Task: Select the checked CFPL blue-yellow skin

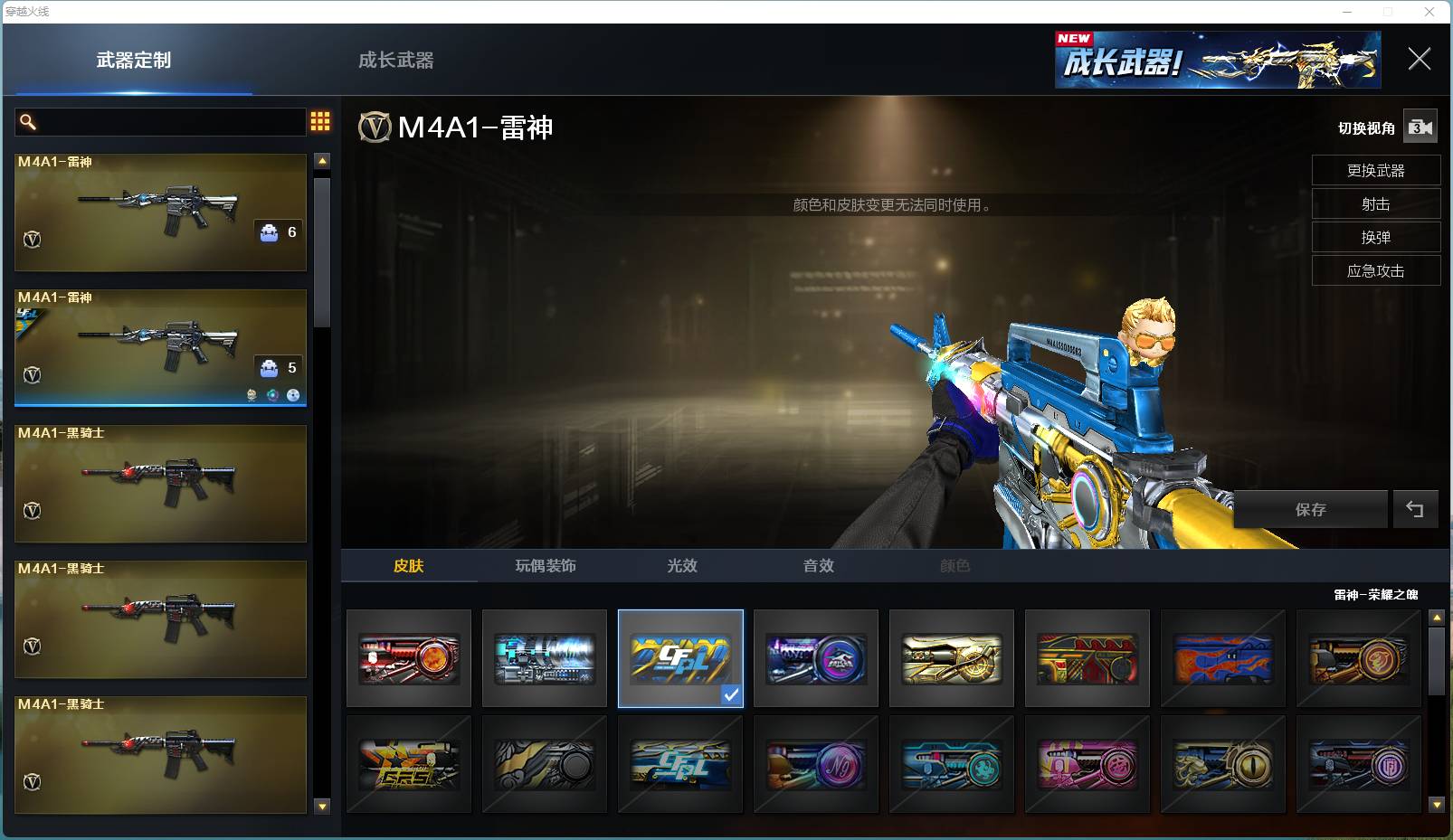Action: [x=680, y=658]
